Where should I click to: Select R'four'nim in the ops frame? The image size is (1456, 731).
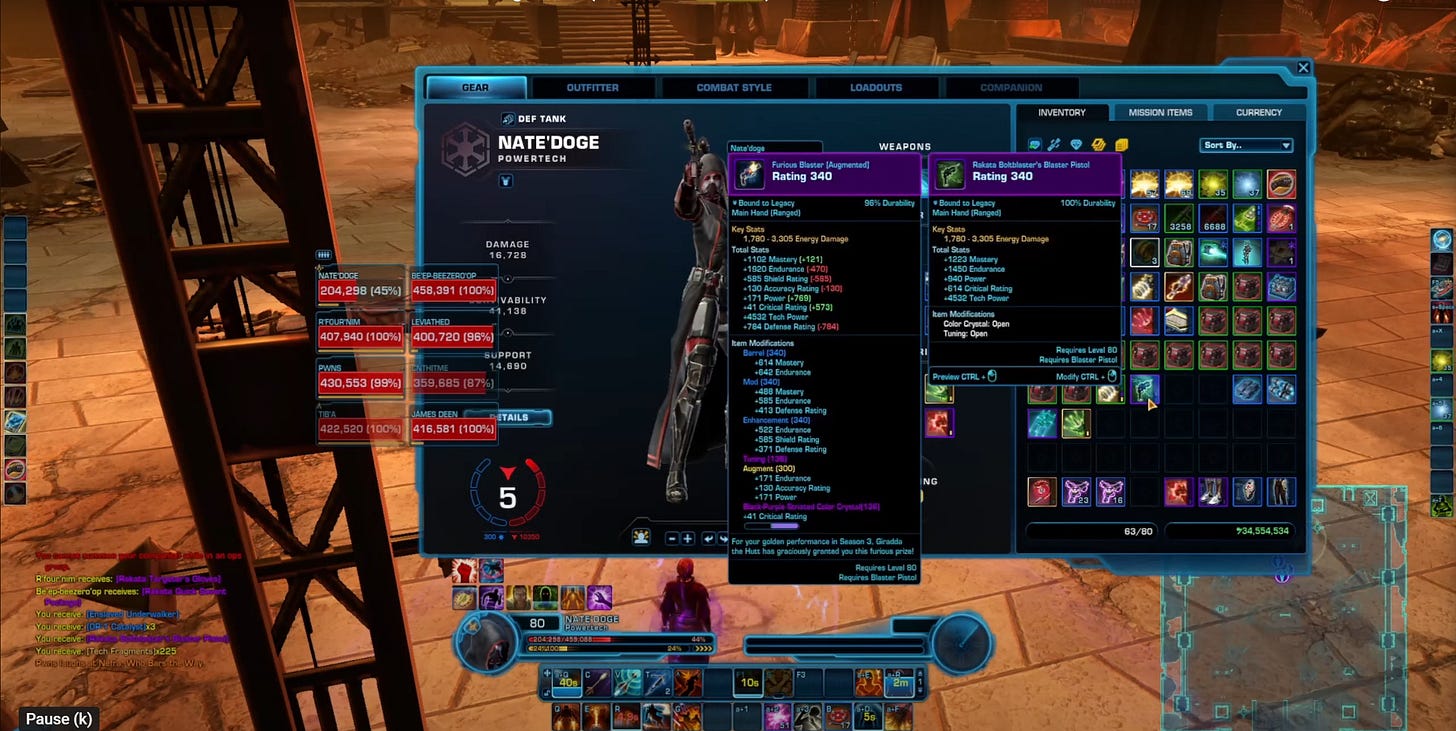point(361,335)
